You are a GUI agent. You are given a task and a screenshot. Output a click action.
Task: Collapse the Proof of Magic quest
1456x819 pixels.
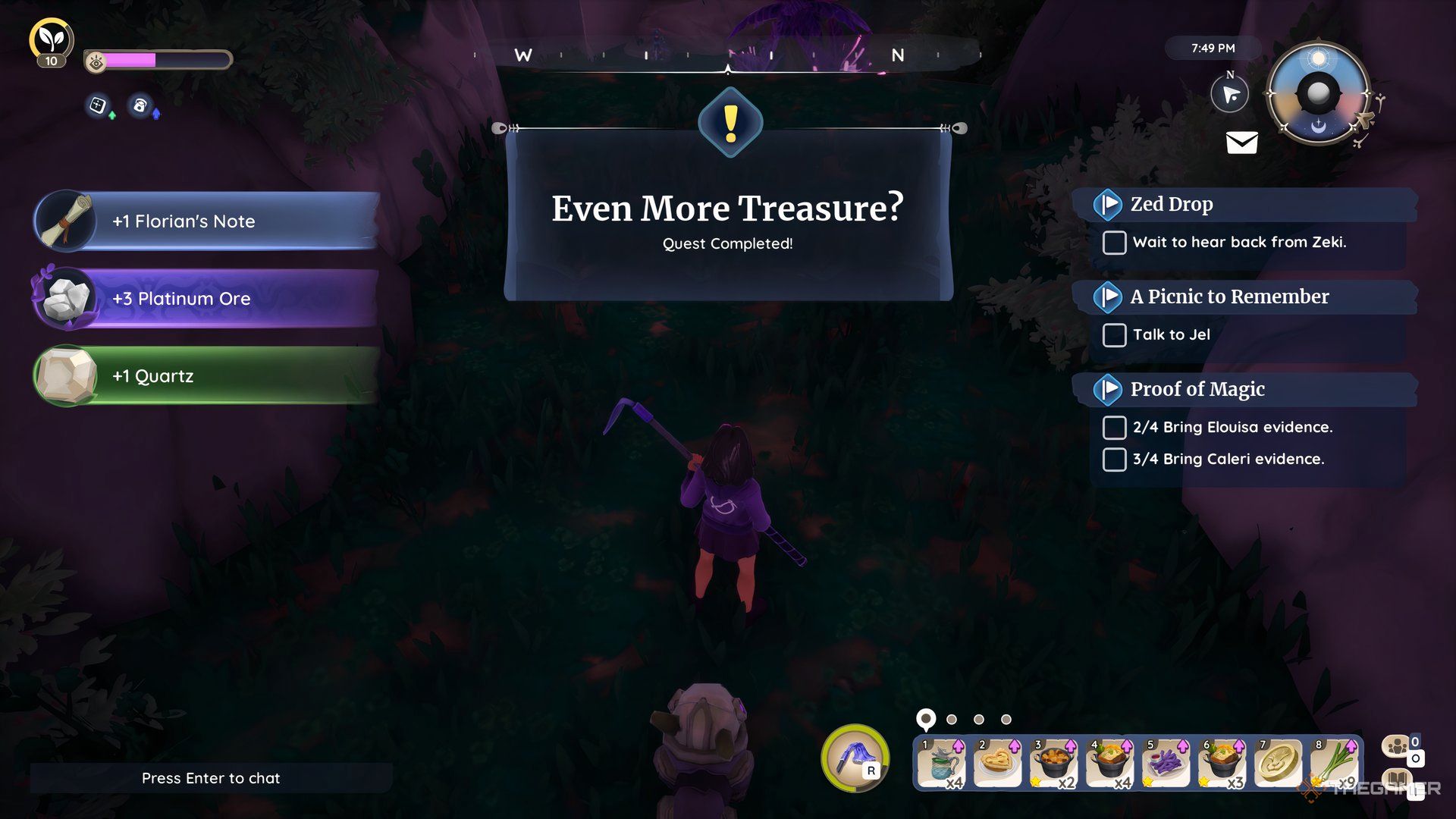[1109, 390]
